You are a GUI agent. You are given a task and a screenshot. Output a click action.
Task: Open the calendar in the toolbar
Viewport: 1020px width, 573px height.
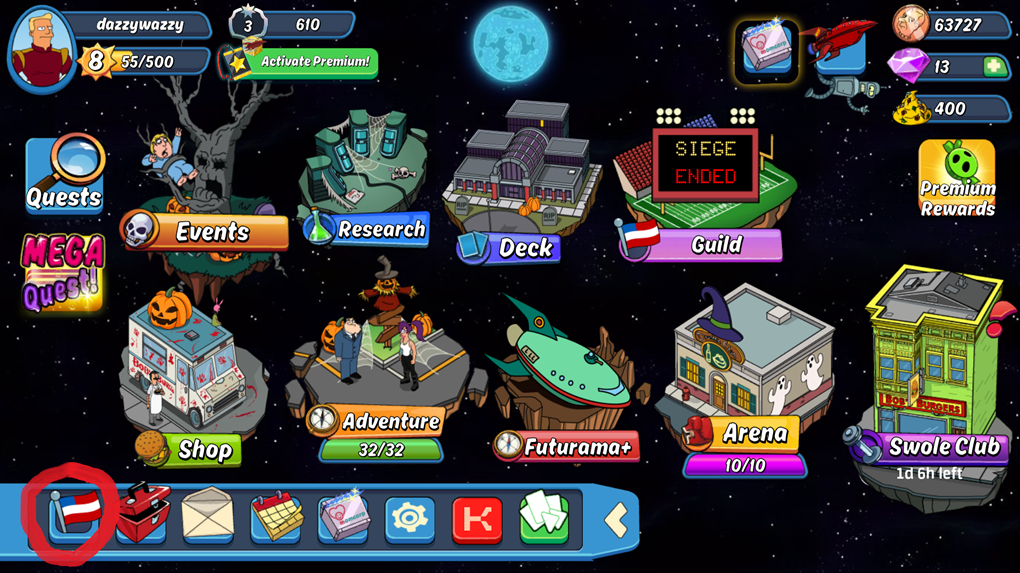coord(276,517)
